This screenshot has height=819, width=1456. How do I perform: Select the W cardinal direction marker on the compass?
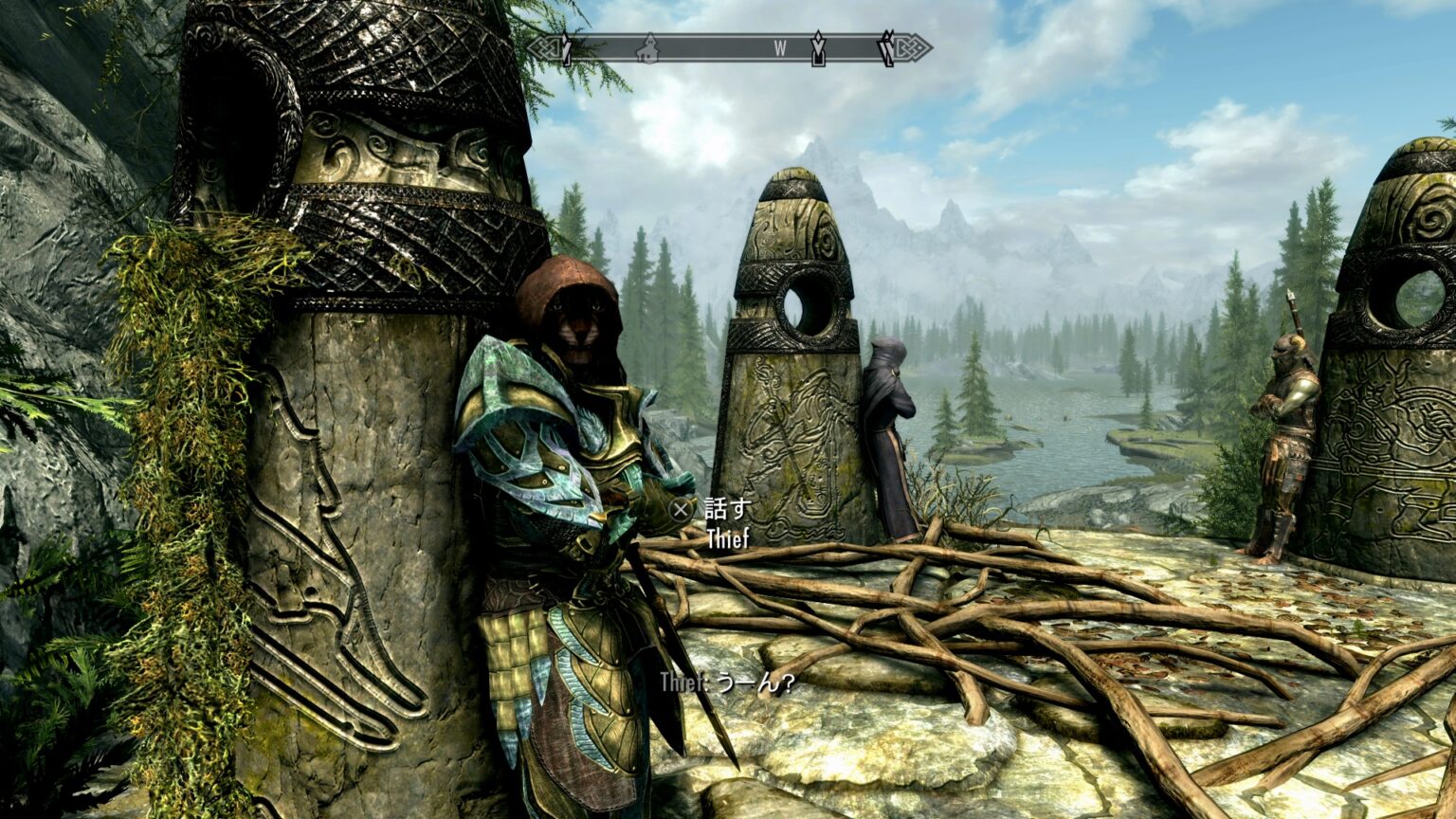click(x=780, y=45)
